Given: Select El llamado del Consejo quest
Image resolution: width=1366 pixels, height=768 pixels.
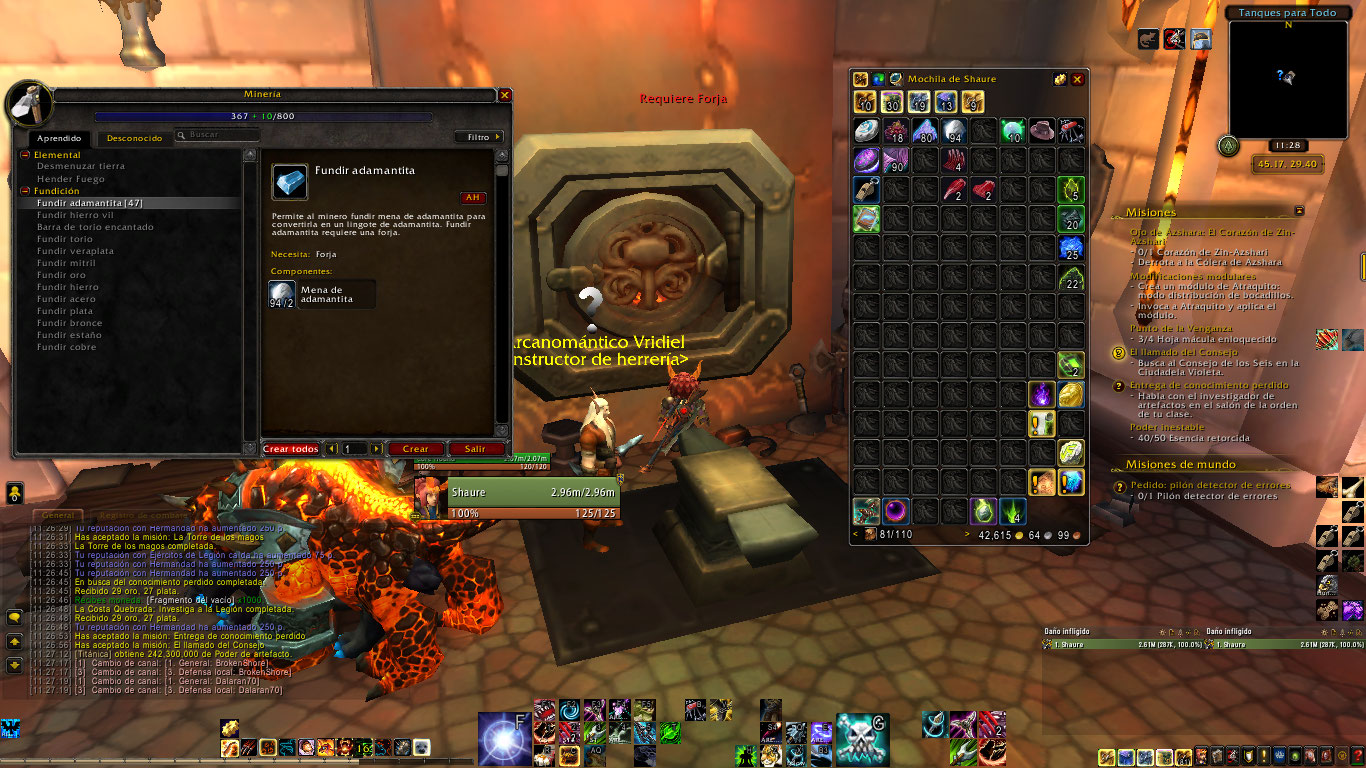Looking at the screenshot, I should (1189, 353).
